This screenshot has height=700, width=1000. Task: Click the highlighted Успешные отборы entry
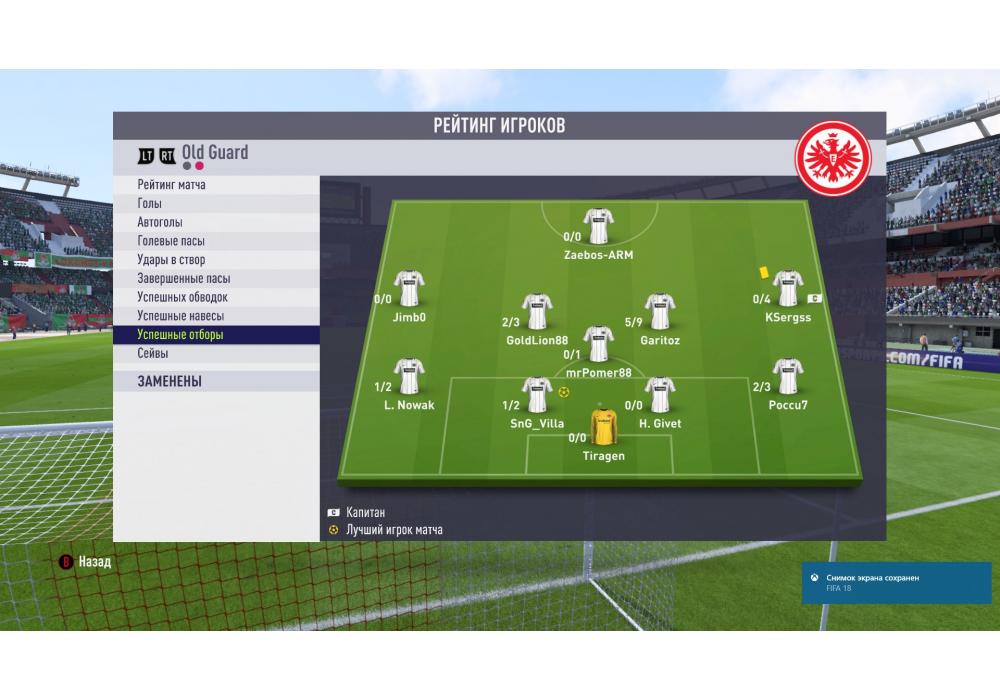tap(180, 335)
